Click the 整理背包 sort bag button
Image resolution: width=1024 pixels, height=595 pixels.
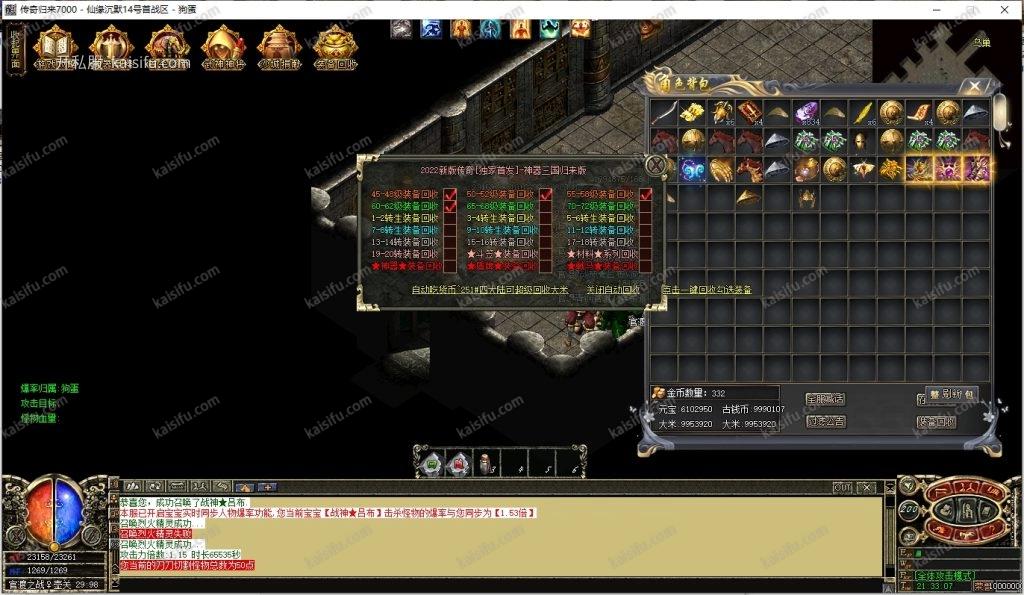coord(951,394)
